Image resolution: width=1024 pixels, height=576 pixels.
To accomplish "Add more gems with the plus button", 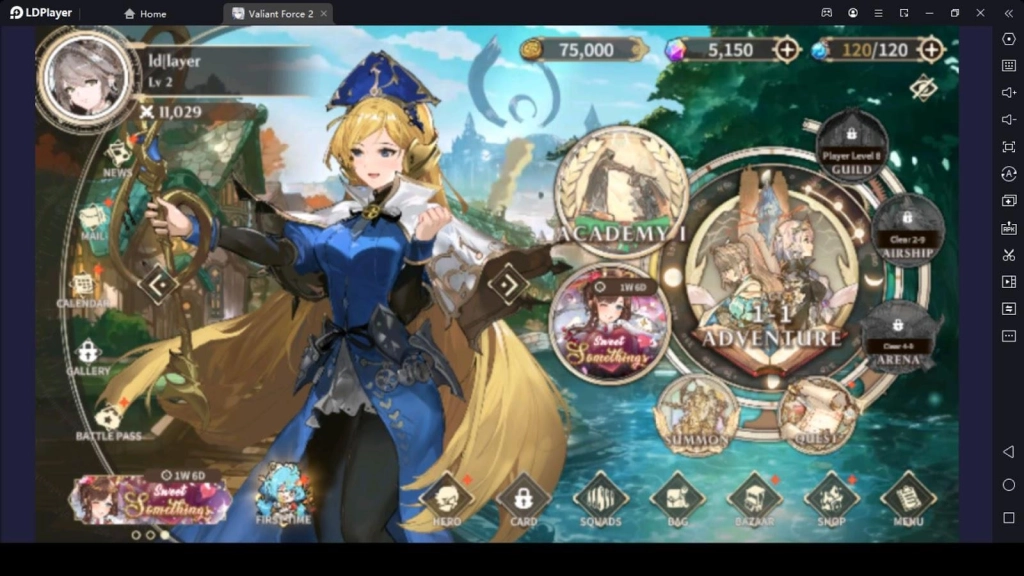I will (x=787, y=49).
